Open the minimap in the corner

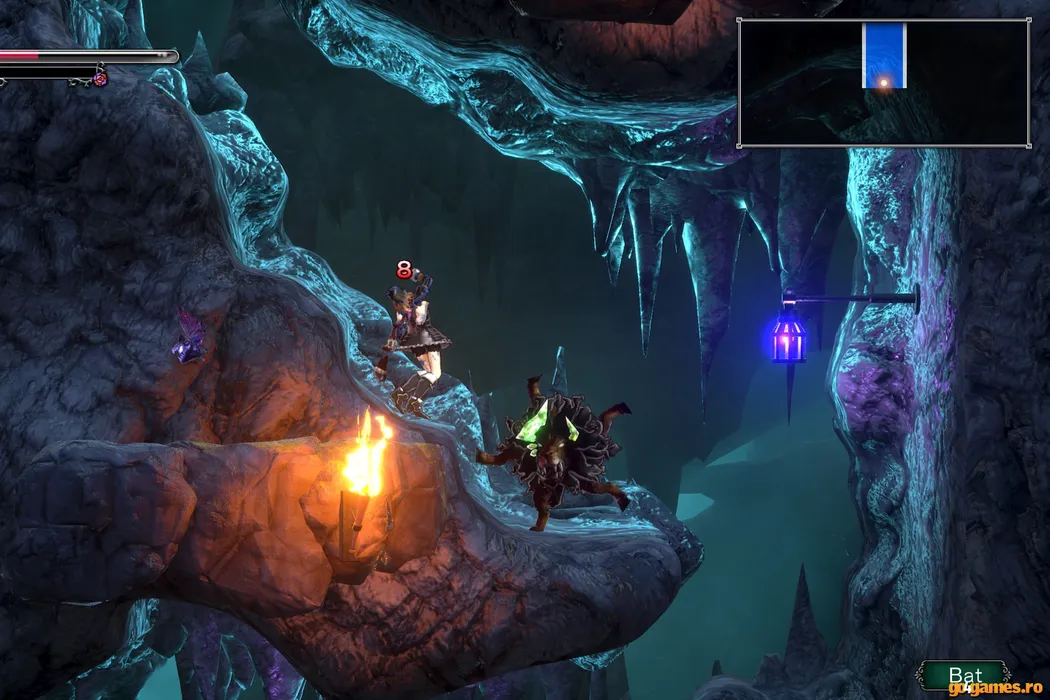(x=883, y=83)
